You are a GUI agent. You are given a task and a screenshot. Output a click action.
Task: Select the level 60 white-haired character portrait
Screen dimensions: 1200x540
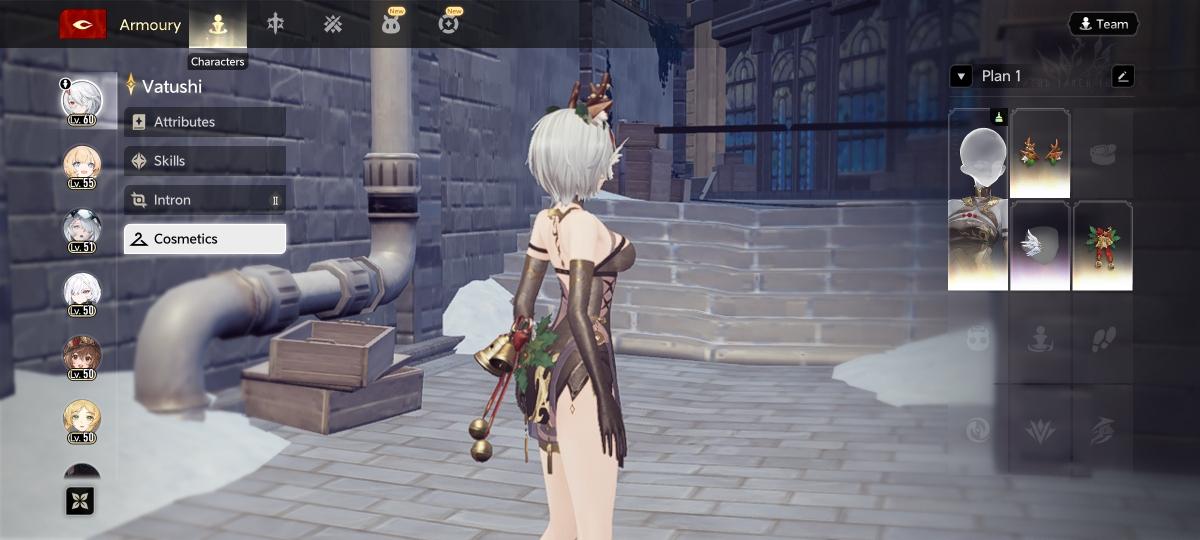[82, 102]
